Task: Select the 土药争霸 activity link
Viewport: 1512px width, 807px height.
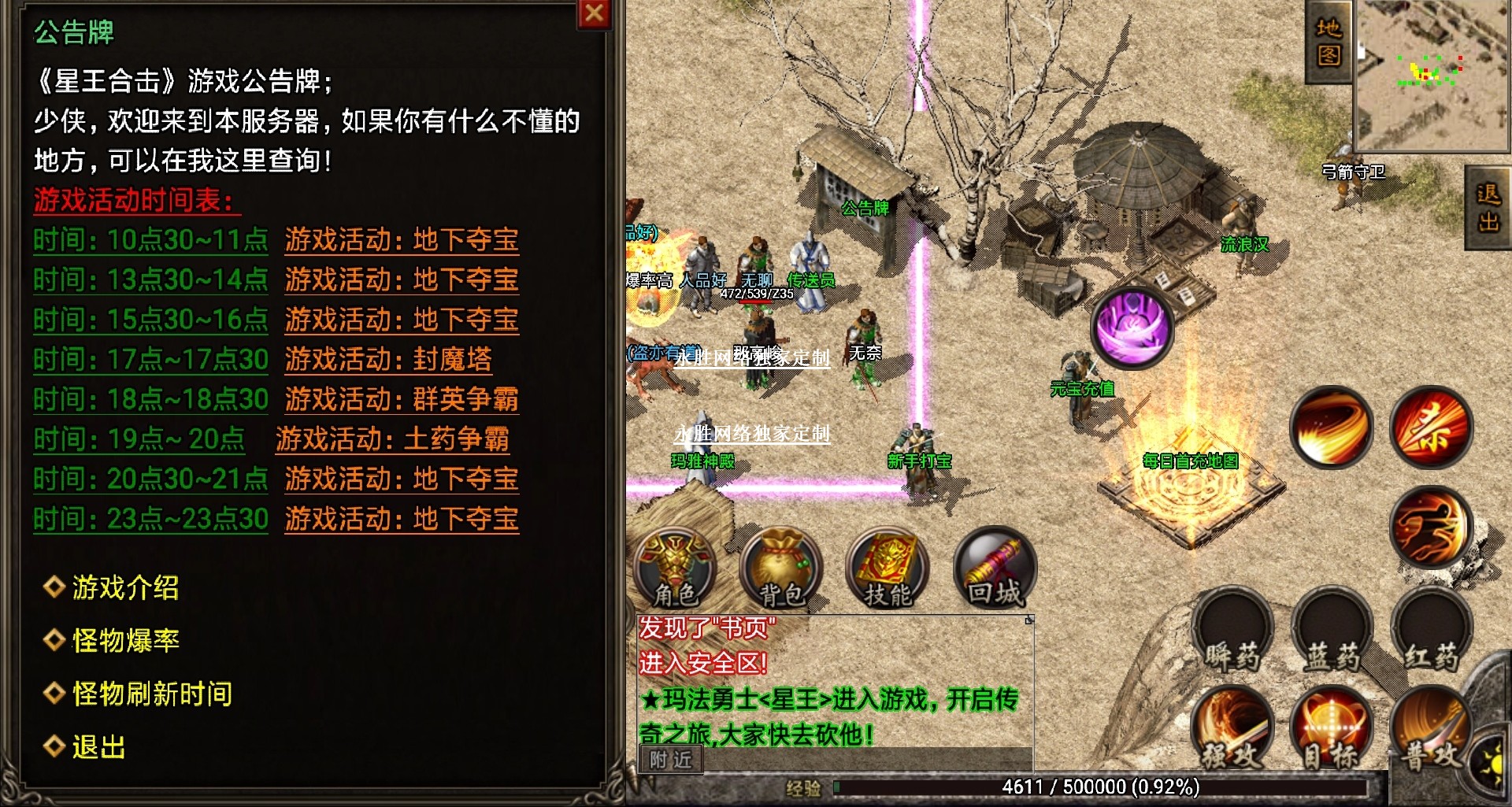Action: [392, 439]
